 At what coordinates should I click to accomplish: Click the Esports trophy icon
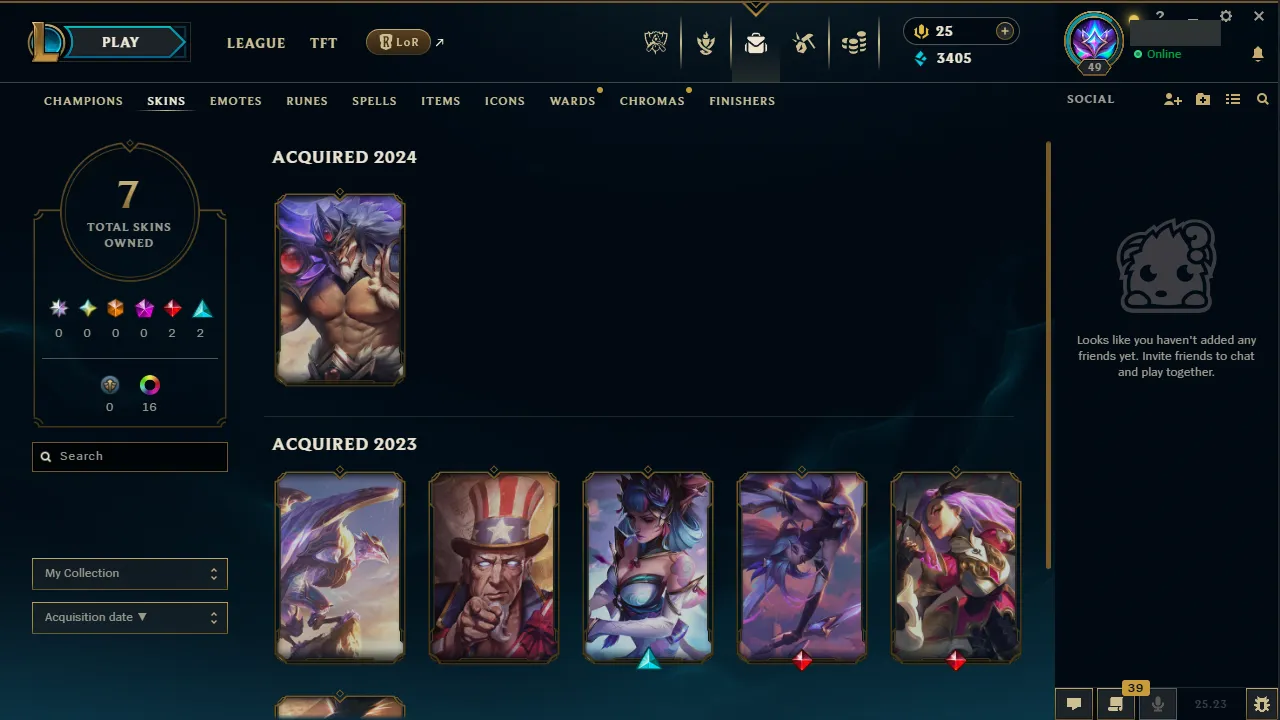click(656, 42)
